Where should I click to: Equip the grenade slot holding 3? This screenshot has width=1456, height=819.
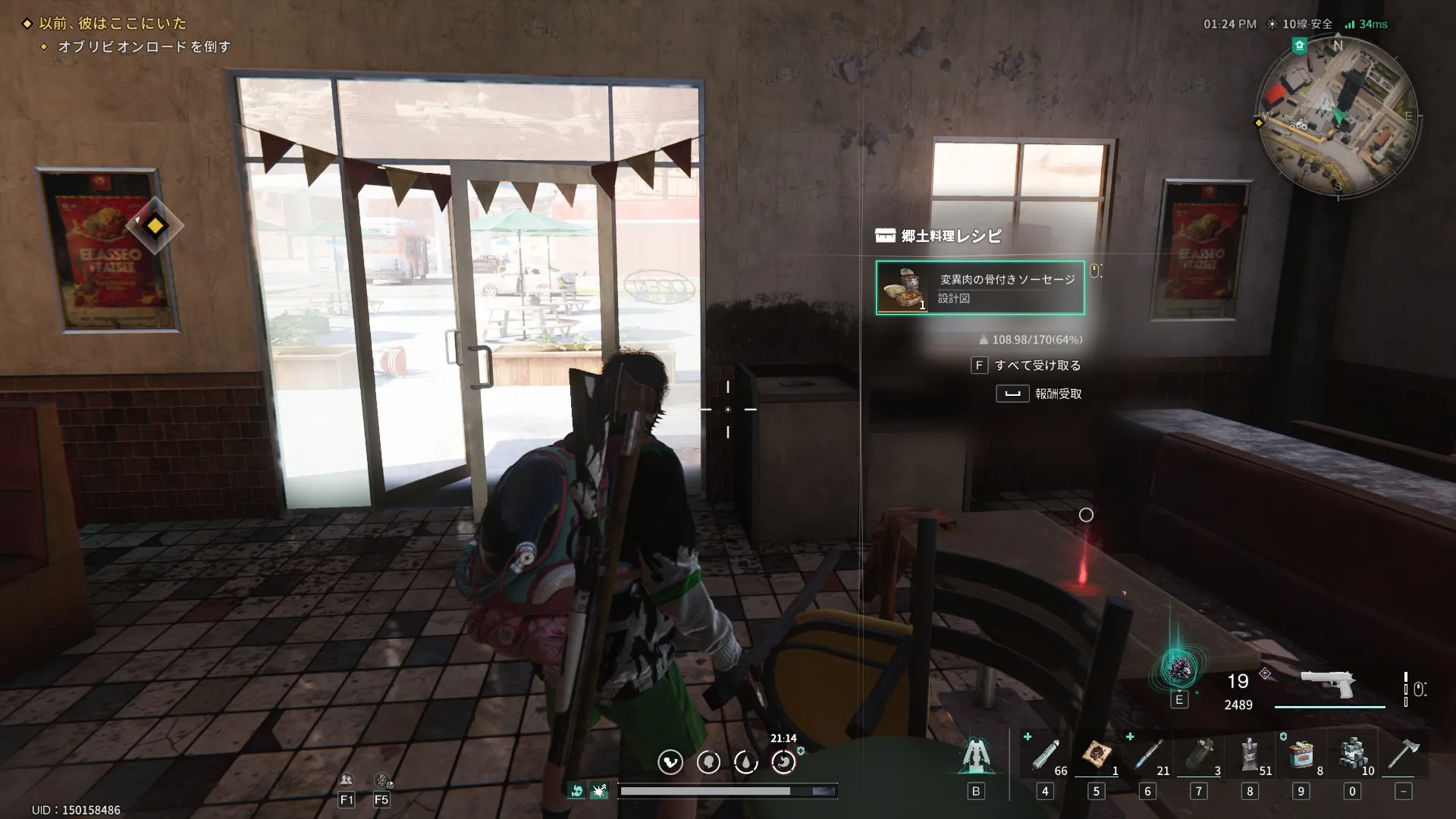(1199, 755)
